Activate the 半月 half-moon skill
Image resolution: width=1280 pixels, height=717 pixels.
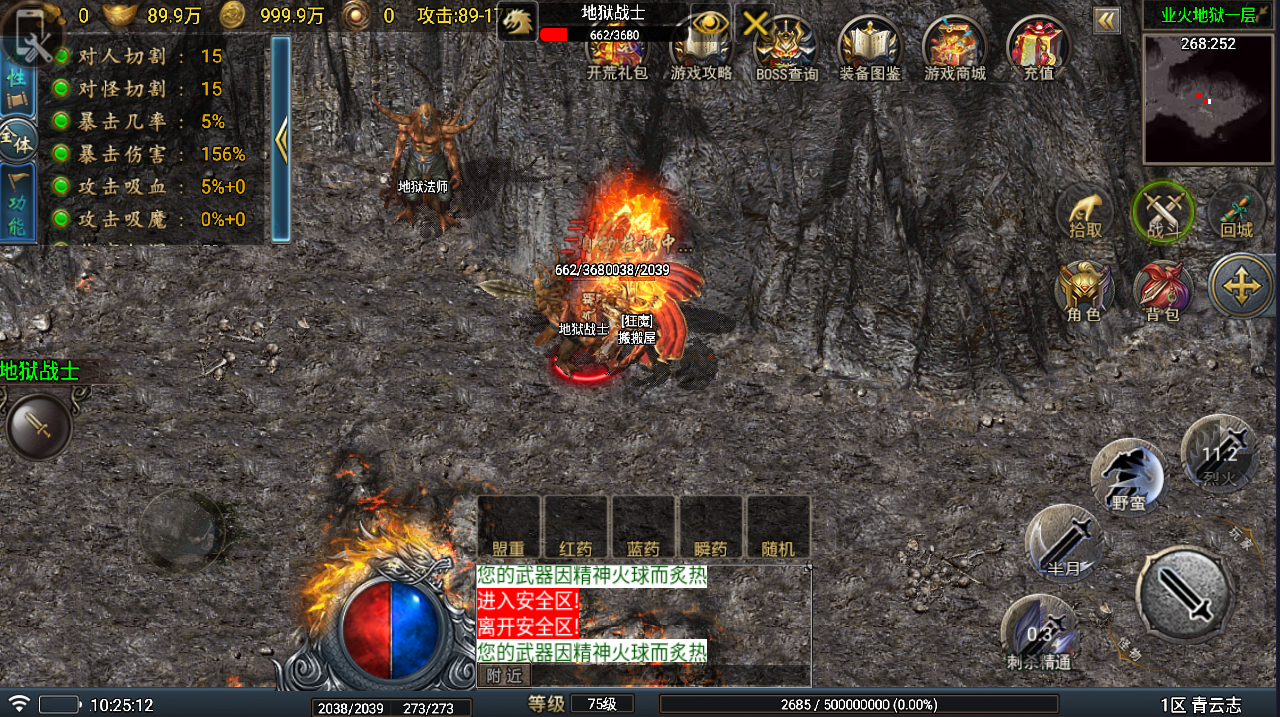(x=1063, y=543)
